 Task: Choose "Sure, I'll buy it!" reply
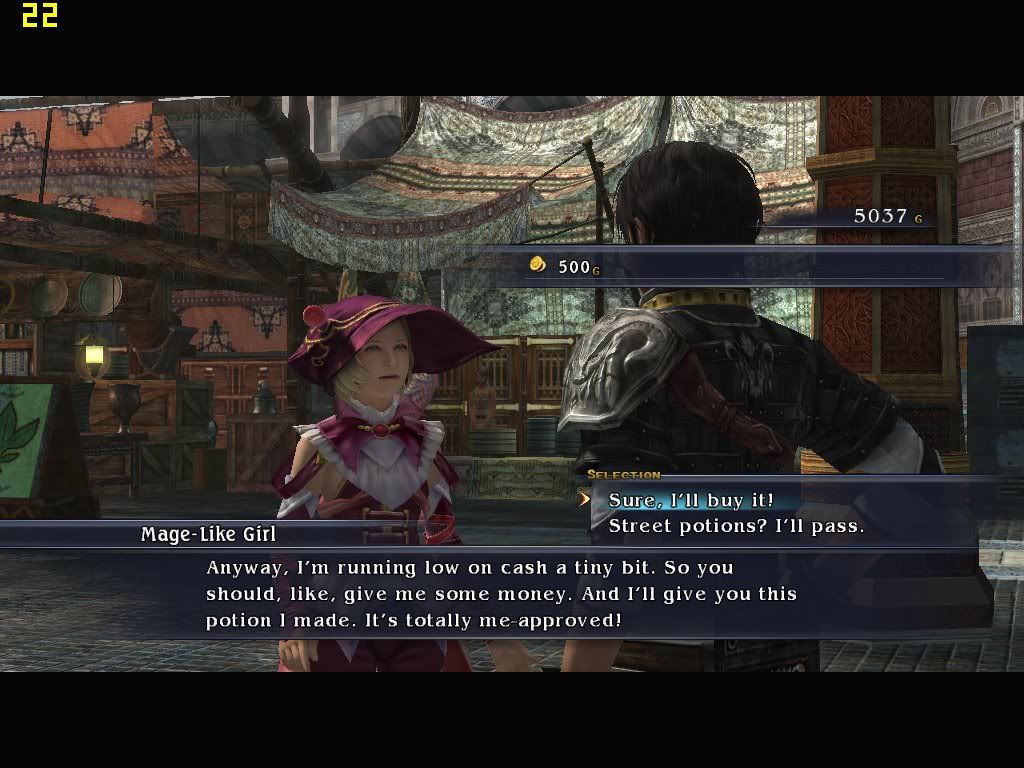pos(691,500)
